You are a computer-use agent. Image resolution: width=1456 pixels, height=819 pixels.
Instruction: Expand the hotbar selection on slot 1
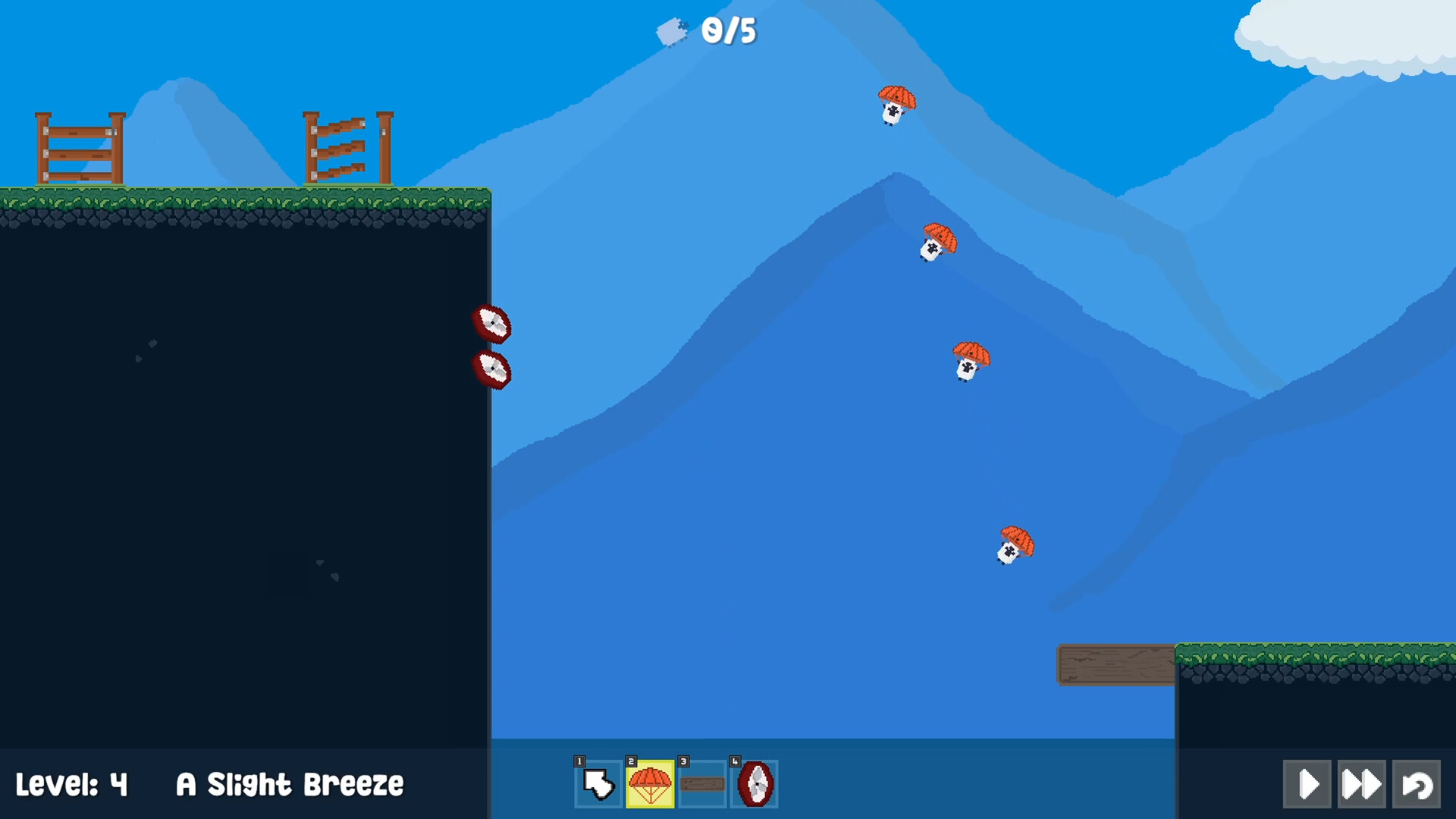point(597,784)
